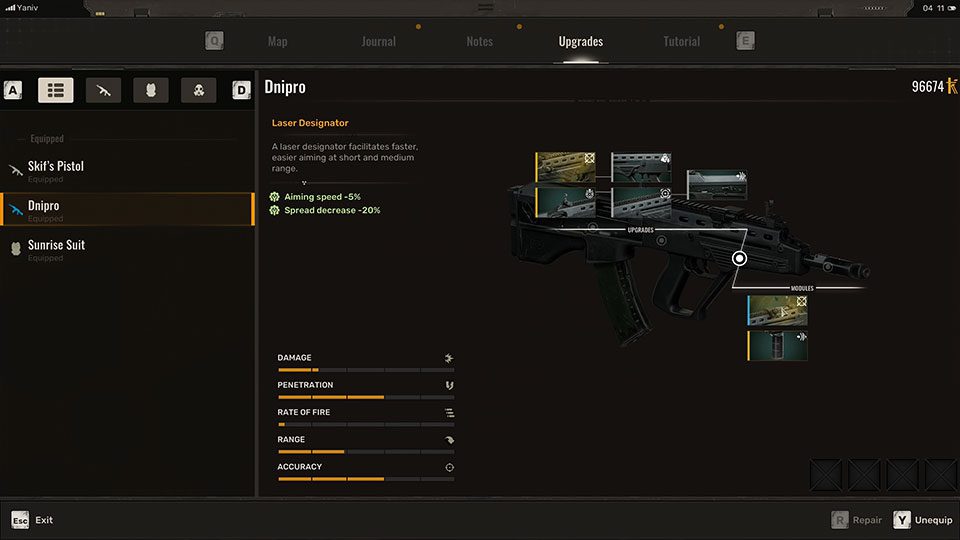Click the Repair button

857,520
